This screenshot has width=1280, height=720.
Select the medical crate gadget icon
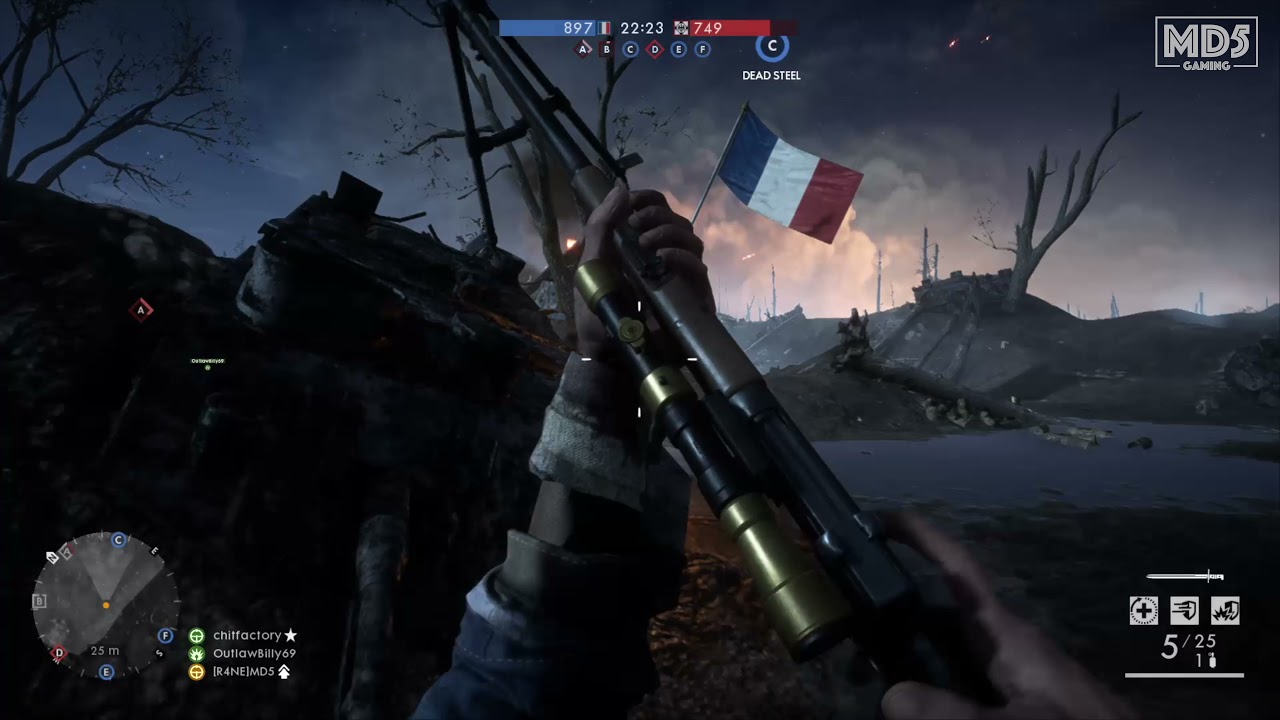[x=1143, y=610]
